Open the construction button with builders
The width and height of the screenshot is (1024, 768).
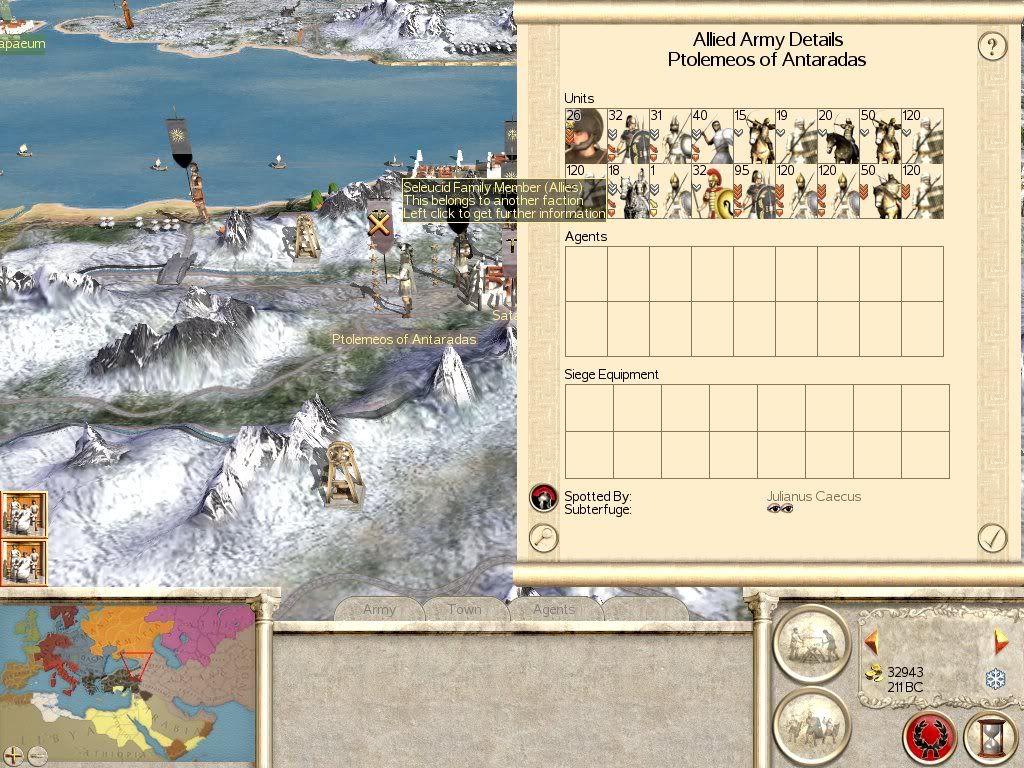[811, 641]
